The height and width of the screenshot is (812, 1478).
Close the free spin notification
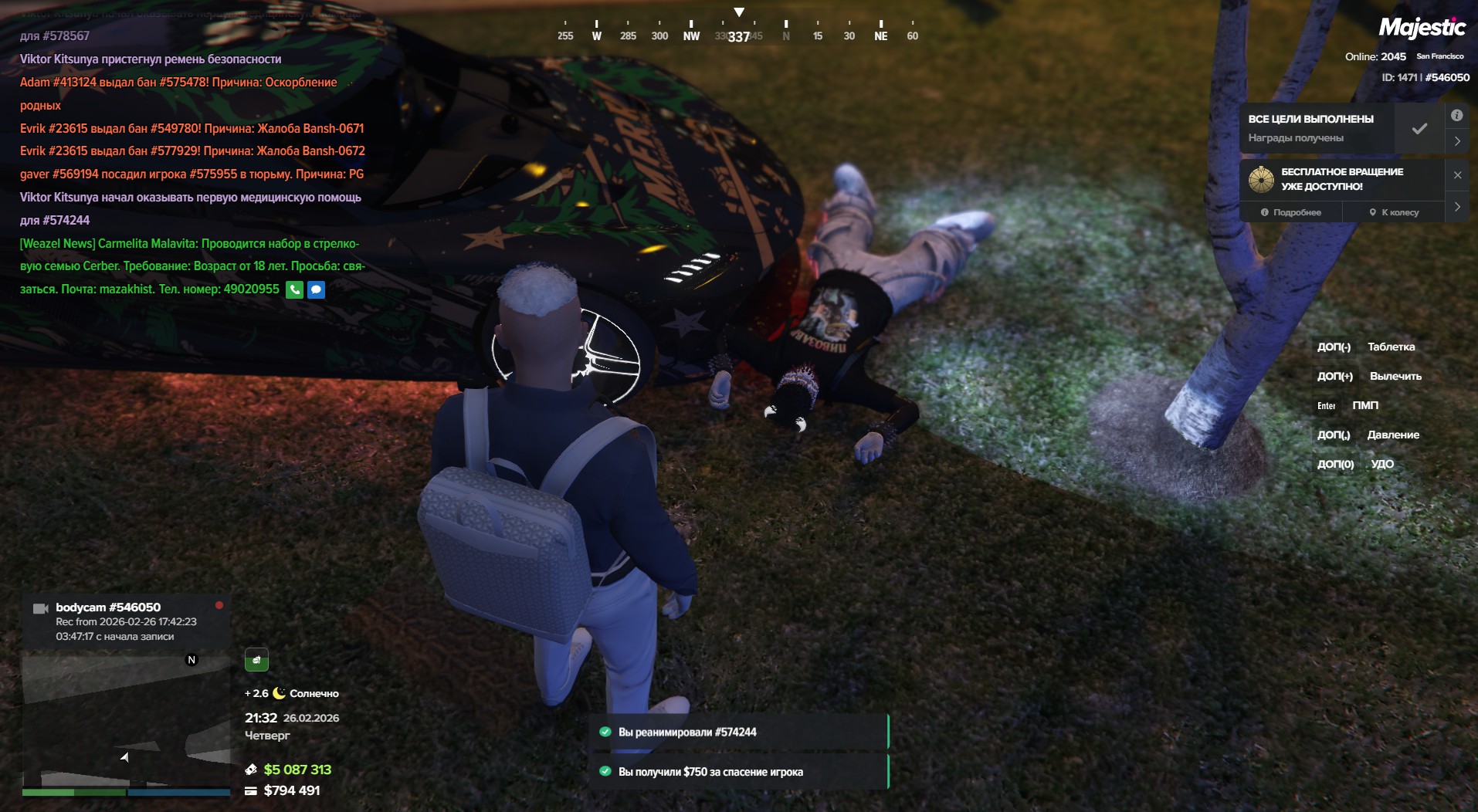pyautogui.click(x=1457, y=175)
